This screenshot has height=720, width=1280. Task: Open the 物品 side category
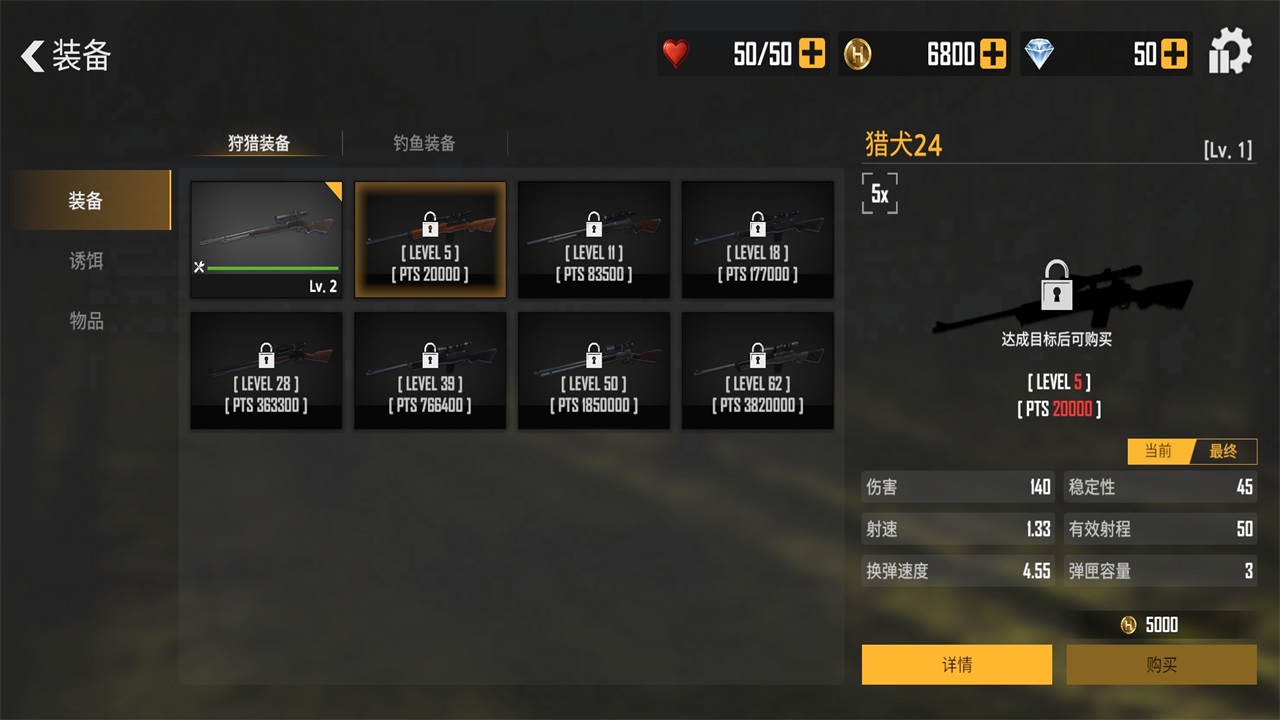(x=87, y=321)
